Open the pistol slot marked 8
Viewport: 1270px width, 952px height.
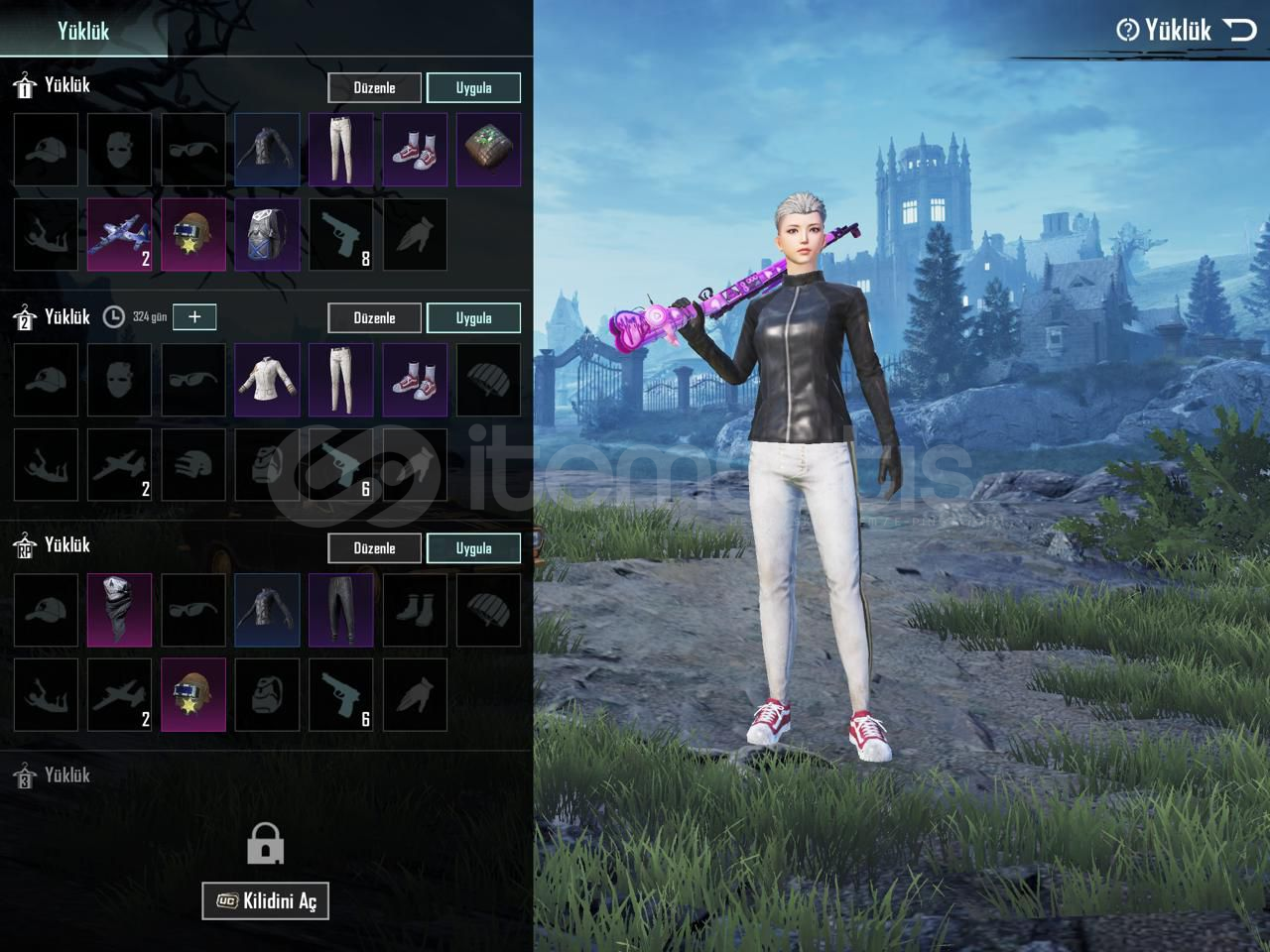(340, 235)
